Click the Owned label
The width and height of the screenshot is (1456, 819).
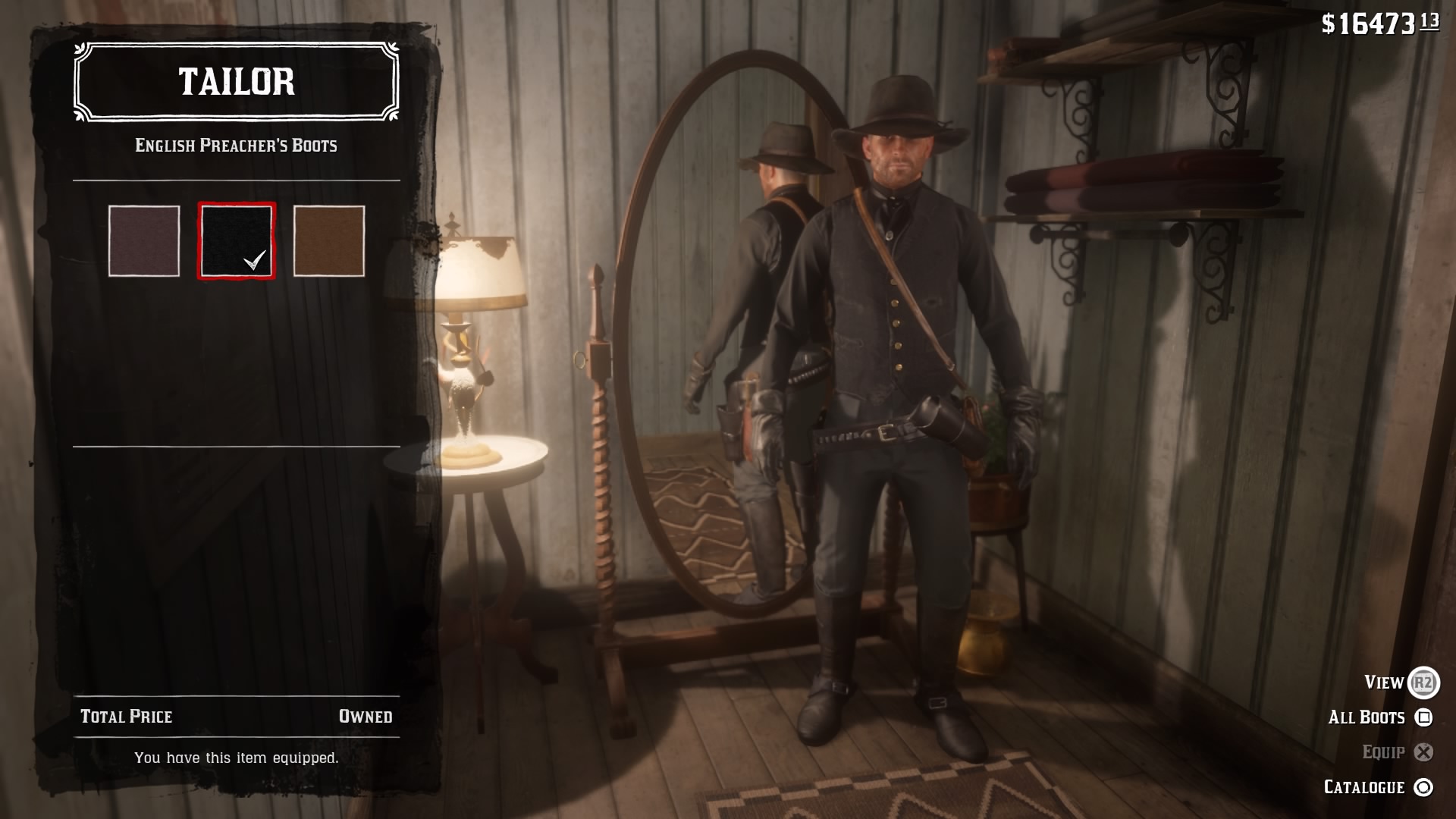point(366,715)
